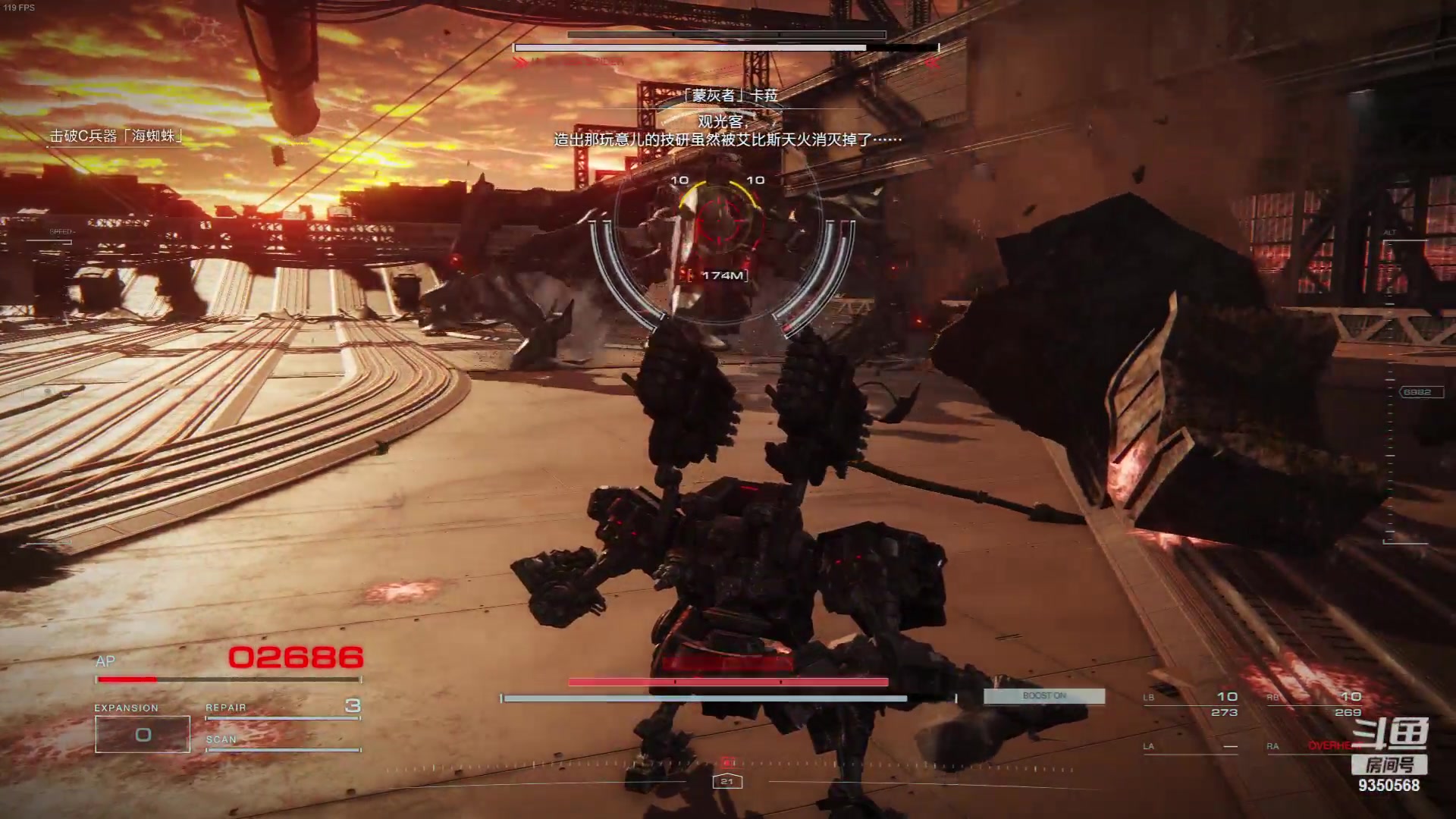Toggle the BOOST ON indicator
This screenshot has width=1456, height=819.
point(1043,696)
